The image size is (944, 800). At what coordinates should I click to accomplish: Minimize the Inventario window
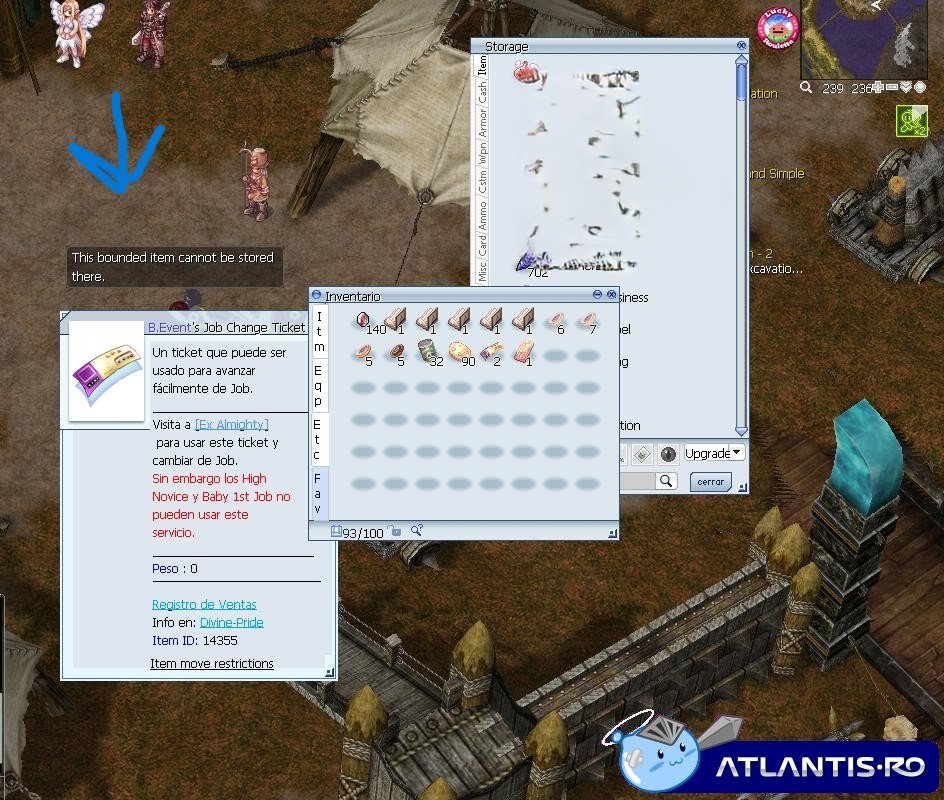click(x=597, y=295)
